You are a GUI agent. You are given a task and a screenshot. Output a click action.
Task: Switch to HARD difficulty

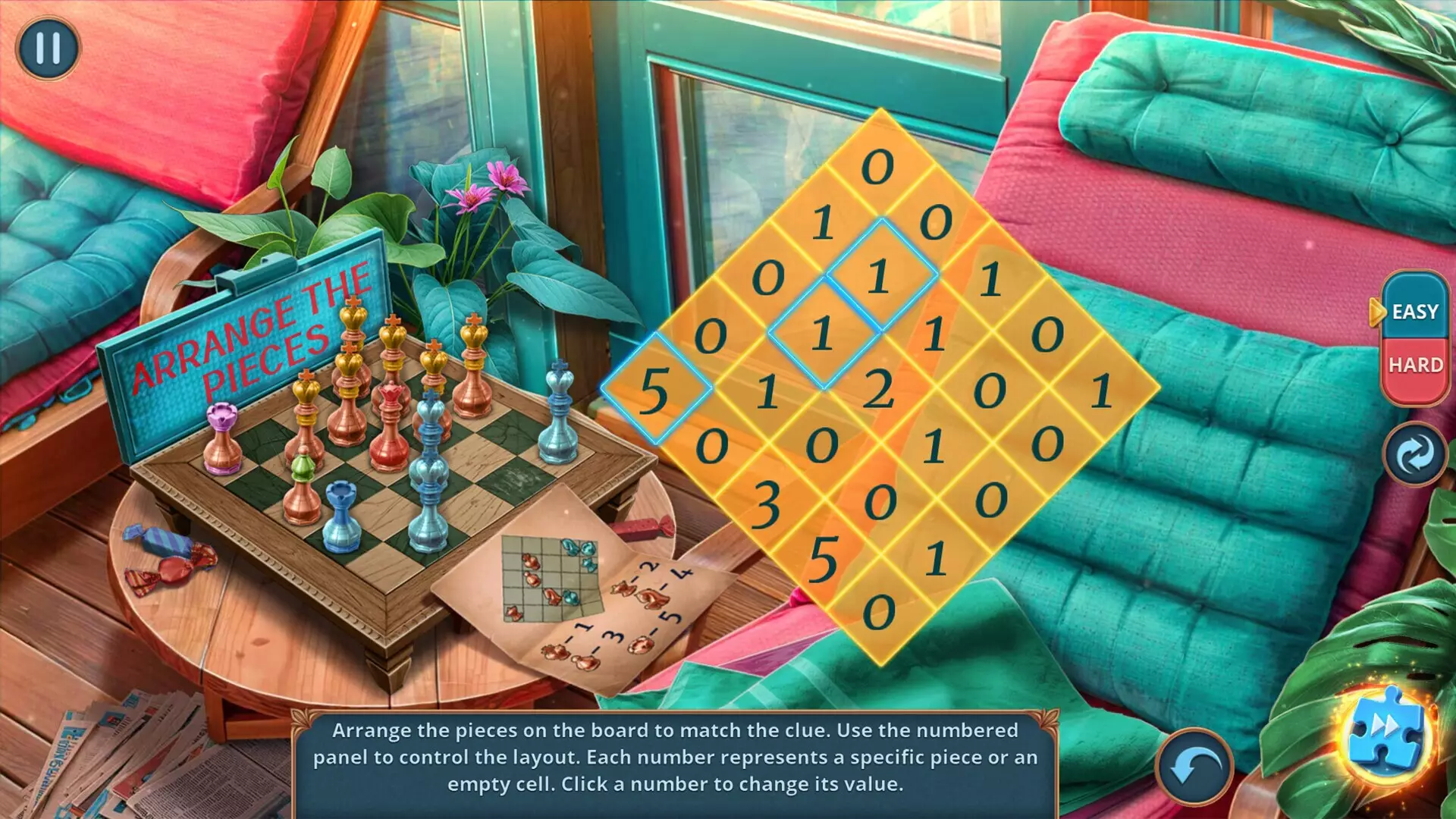point(1415,365)
